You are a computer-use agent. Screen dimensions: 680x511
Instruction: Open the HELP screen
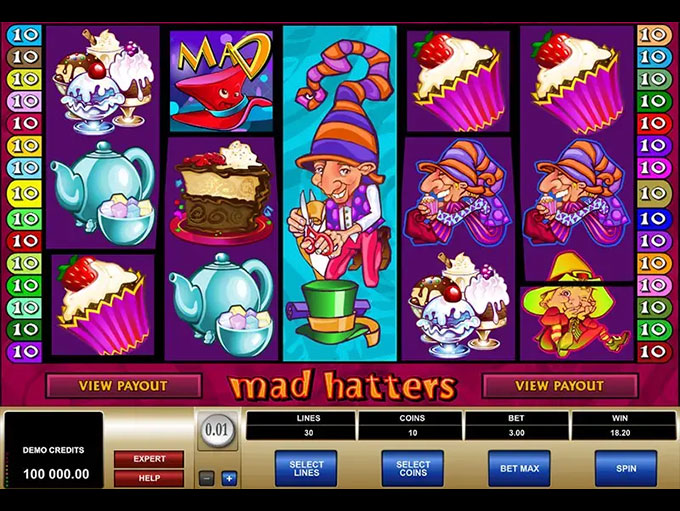[149, 478]
